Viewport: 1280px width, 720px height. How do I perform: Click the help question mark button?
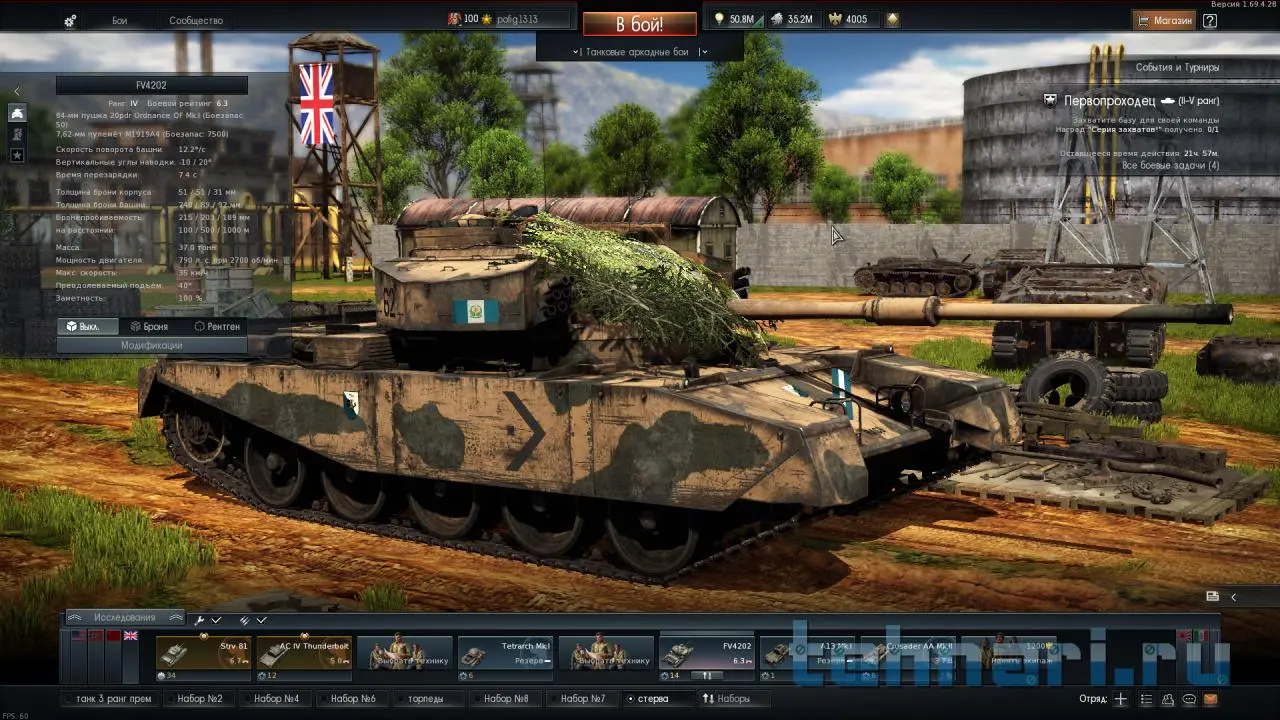click(1210, 20)
